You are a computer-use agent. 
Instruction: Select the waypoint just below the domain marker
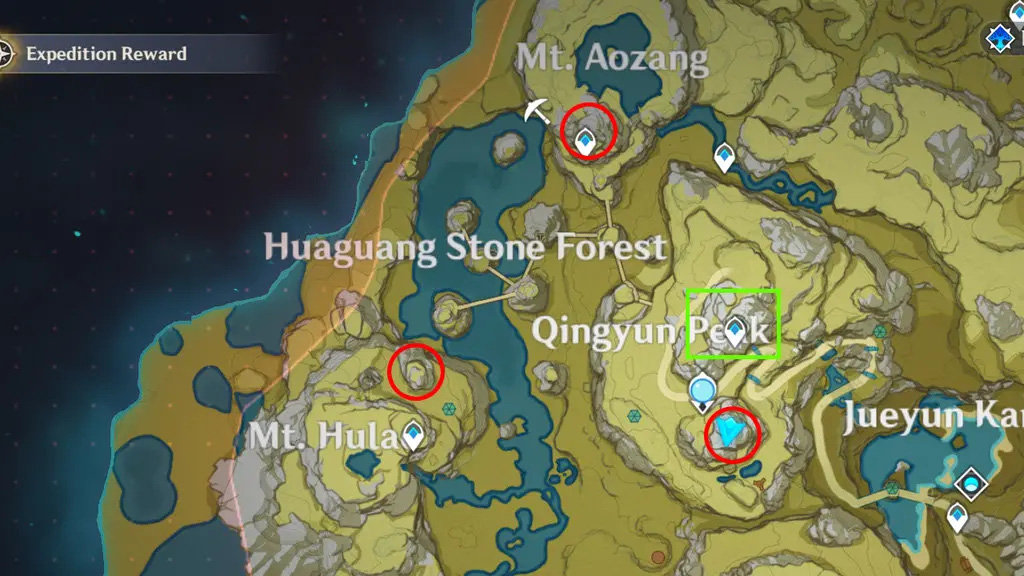[958, 516]
